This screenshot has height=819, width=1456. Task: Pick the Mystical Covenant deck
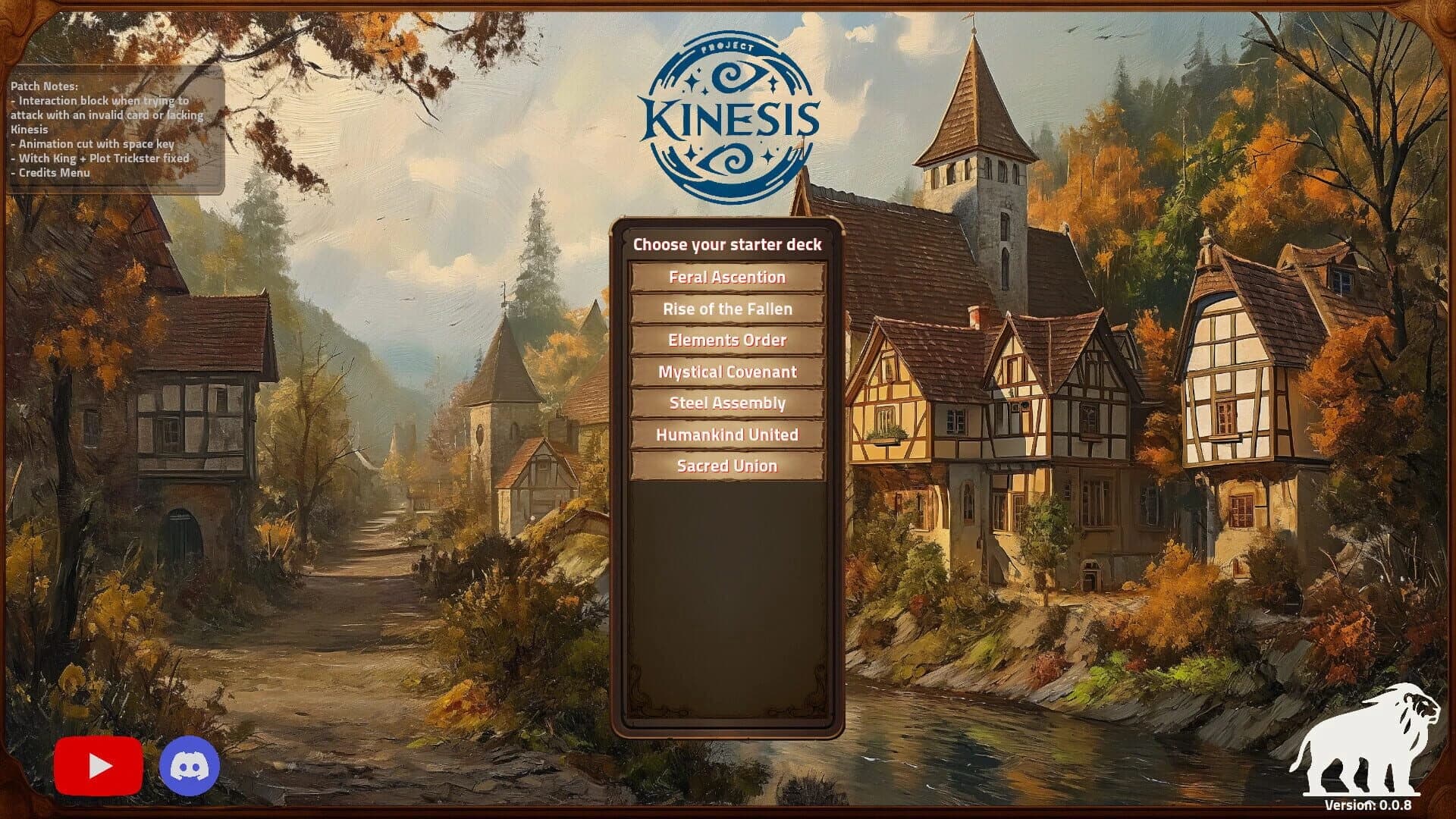click(726, 372)
